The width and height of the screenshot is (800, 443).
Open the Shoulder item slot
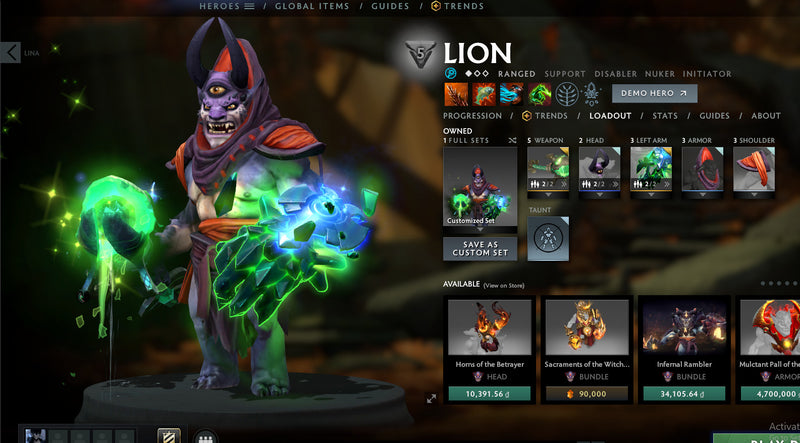point(754,169)
